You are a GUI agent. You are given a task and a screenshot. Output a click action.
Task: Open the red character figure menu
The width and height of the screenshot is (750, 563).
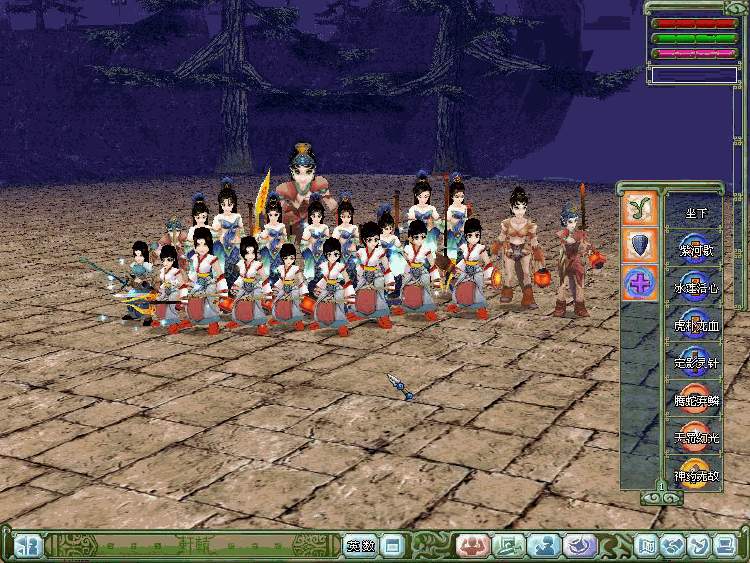click(x=471, y=546)
